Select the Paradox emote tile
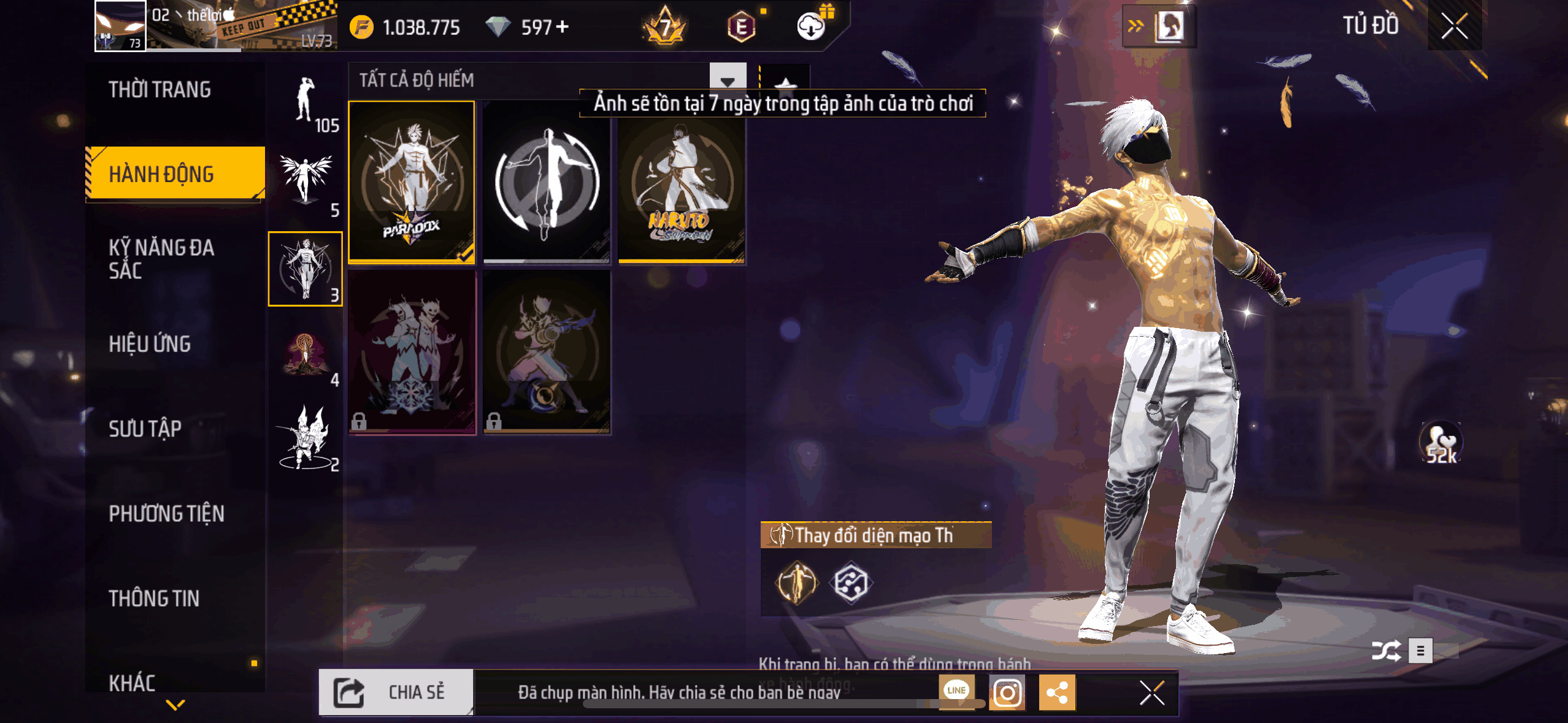Screen dimensions: 1568x723 (x=412, y=182)
